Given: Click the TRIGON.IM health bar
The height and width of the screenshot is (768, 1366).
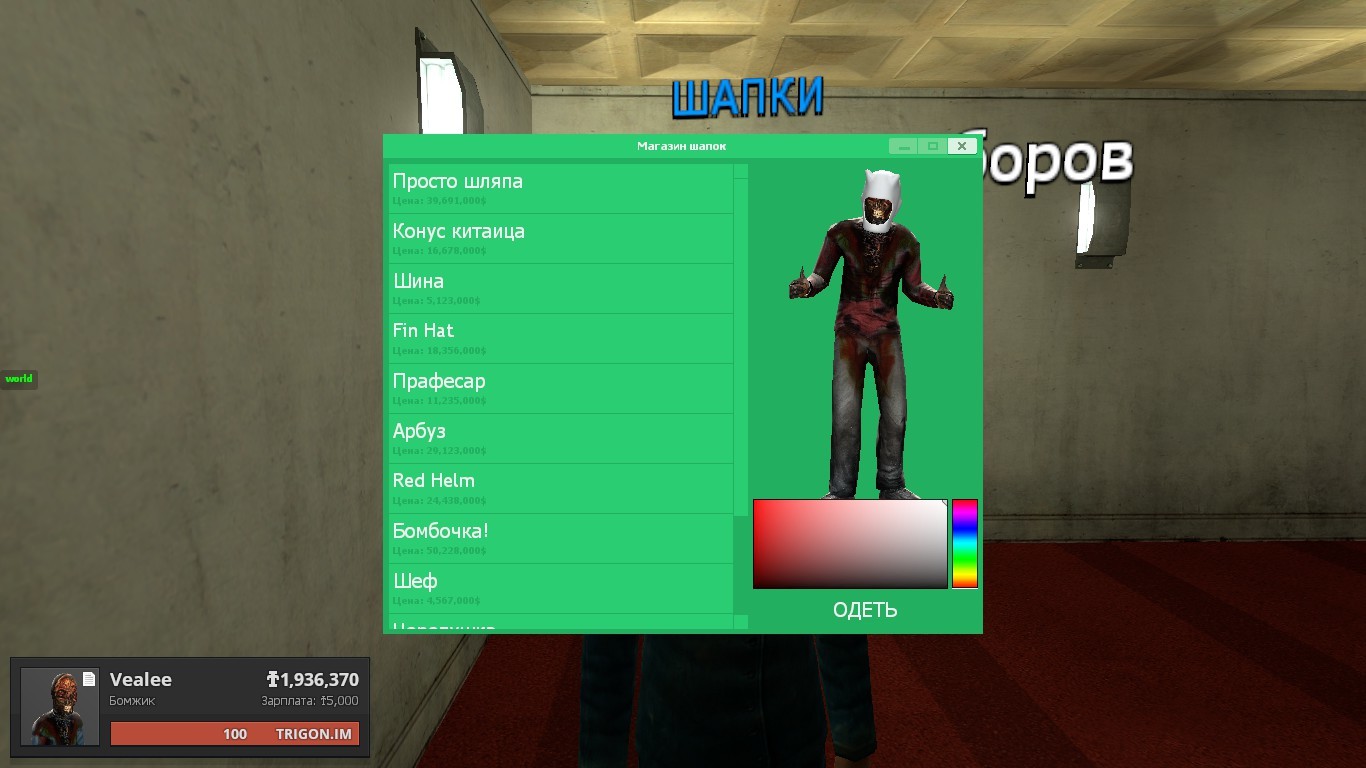Looking at the screenshot, I should [x=235, y=733].
